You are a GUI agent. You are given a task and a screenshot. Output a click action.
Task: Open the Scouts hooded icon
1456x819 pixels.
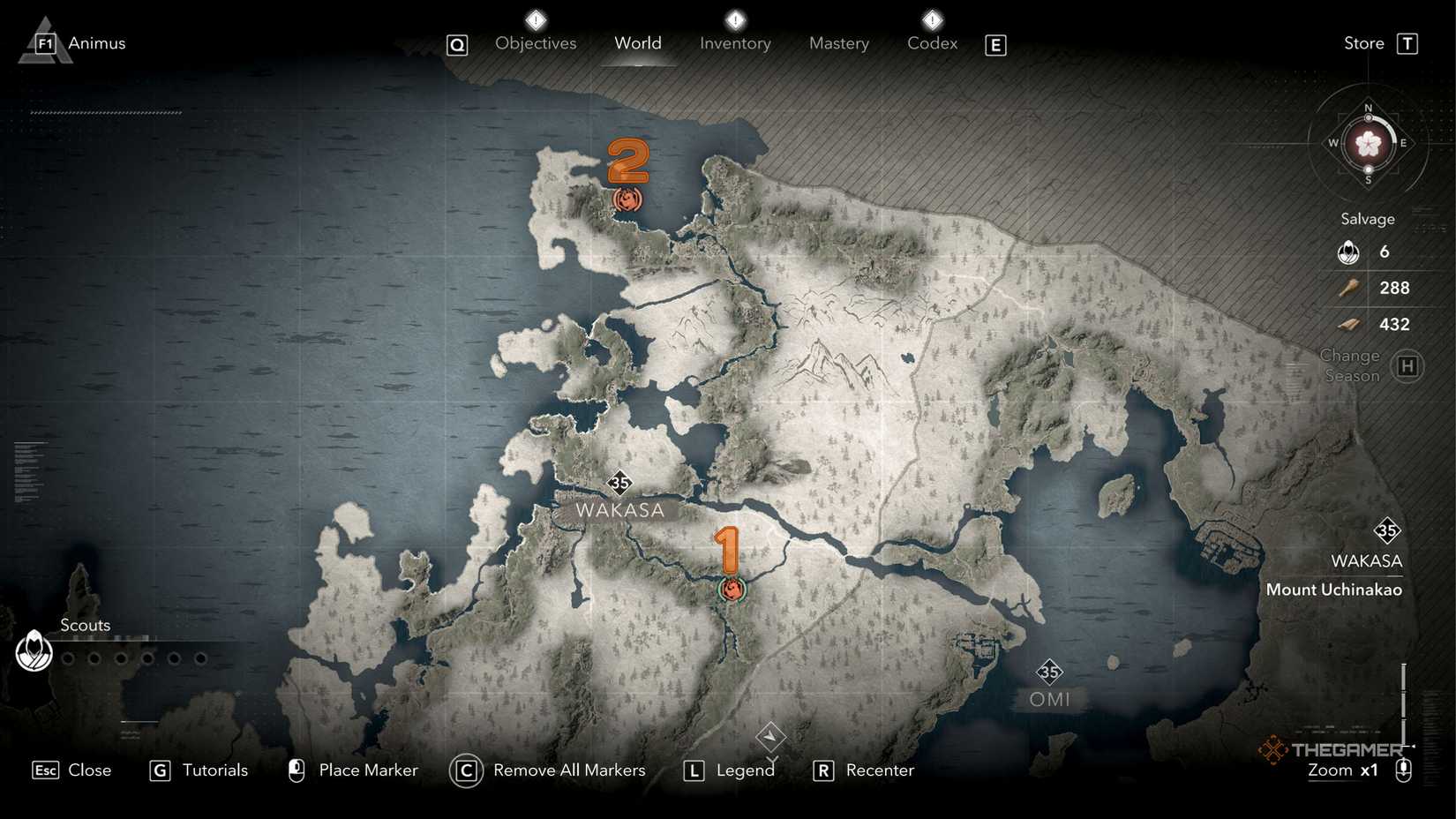click(x=34, y=652)
